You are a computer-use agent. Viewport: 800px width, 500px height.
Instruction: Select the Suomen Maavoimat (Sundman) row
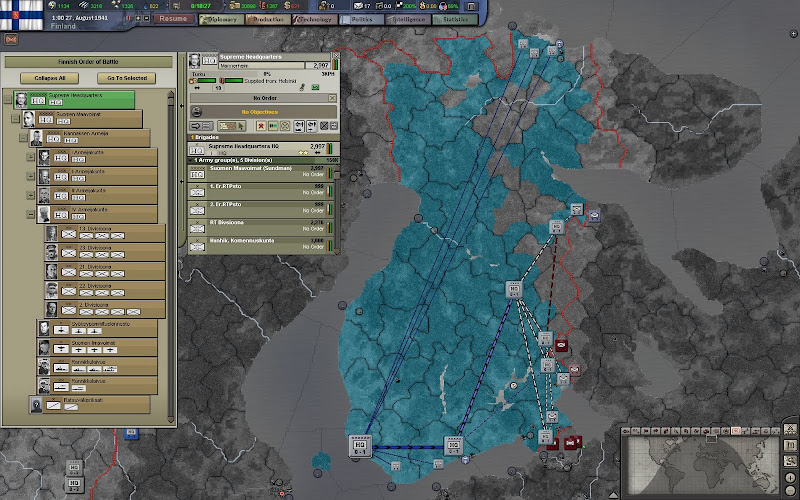click(262, 172)
